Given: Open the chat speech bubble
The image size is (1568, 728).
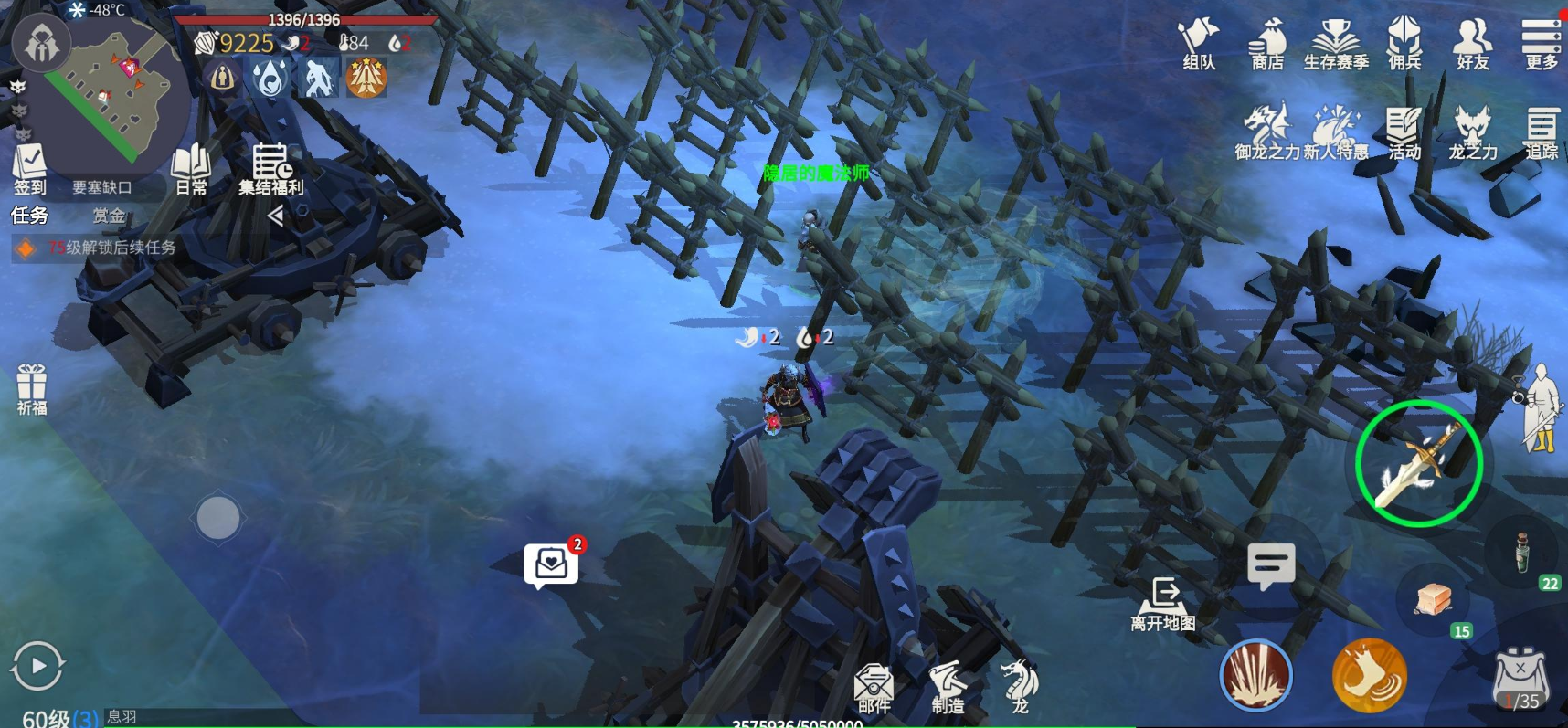Looking at the screenshot, I should 1271,566.
